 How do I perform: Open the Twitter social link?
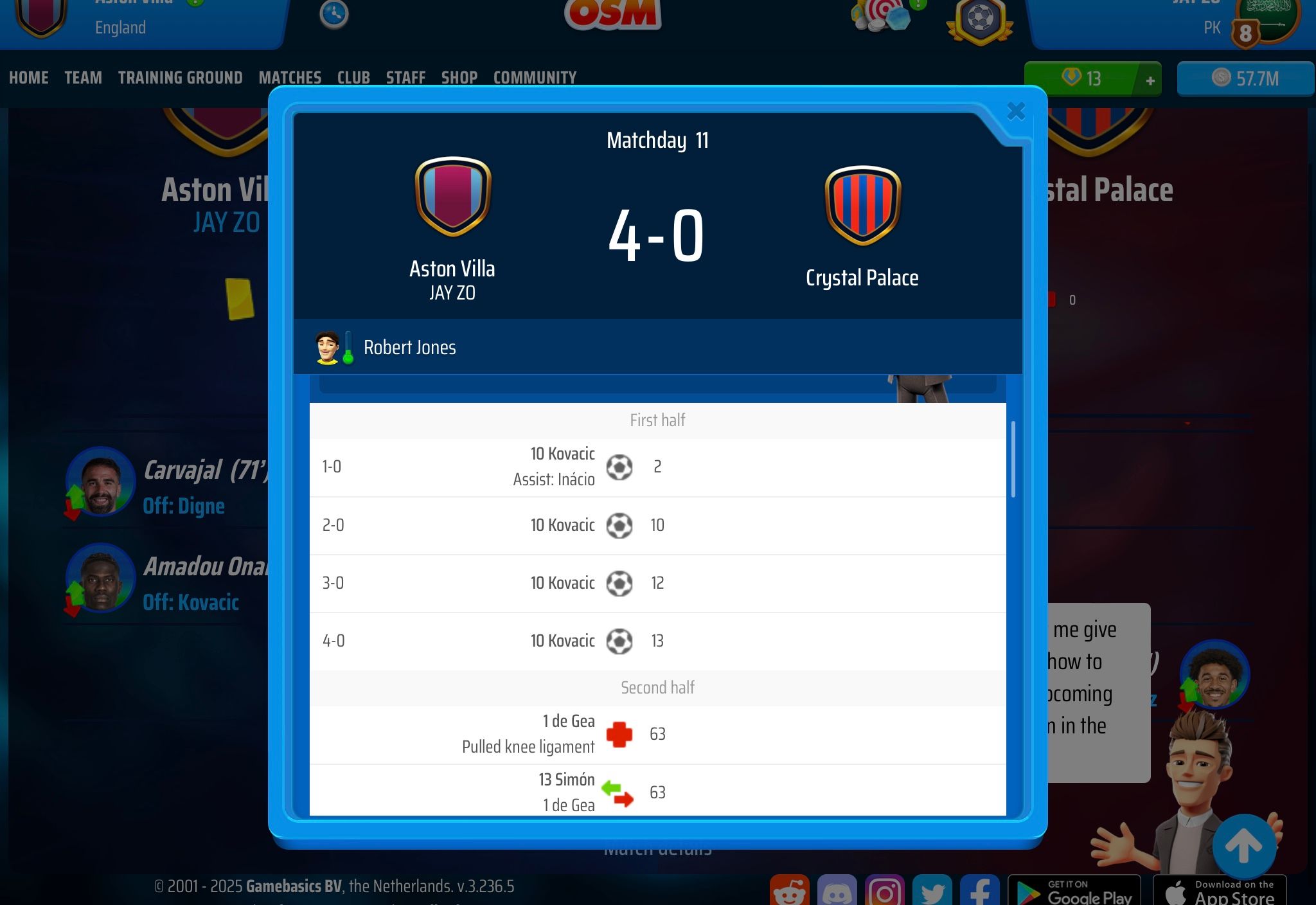932,892
